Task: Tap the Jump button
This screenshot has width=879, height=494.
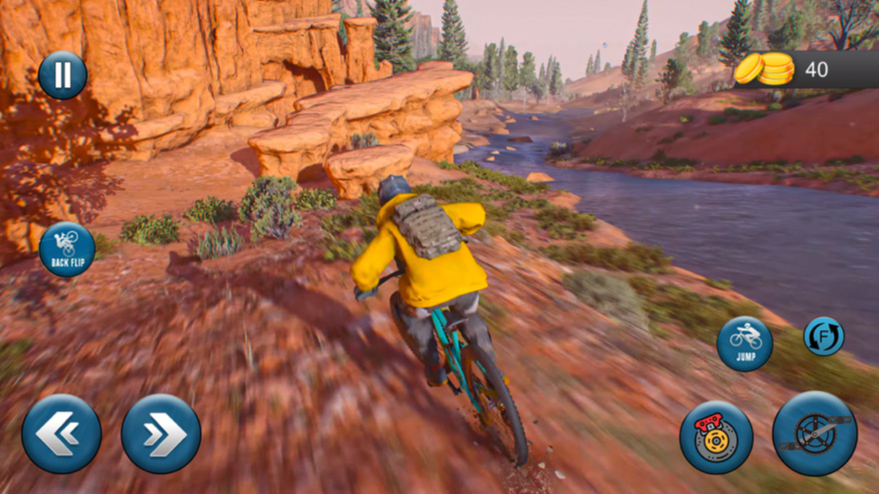Action: point(745,343)
